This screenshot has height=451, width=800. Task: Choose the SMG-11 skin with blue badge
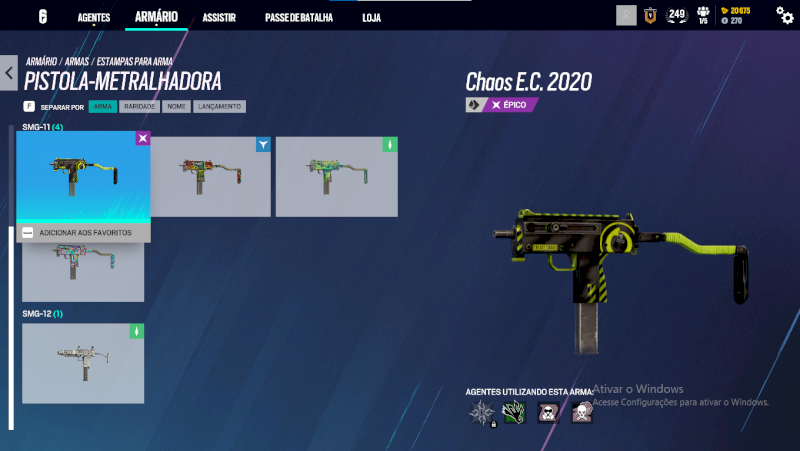[211, 176]
